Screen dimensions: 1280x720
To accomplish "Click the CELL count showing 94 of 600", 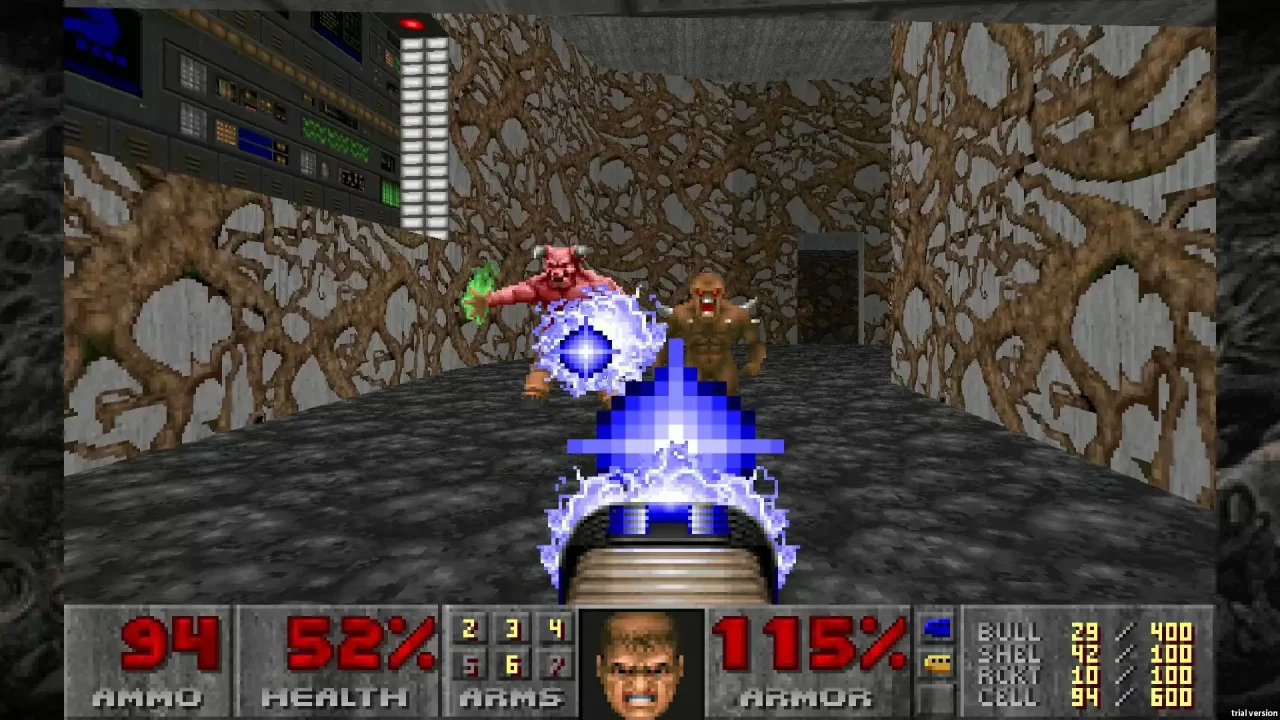I will pyautogui.click(x=1084, y=698).
